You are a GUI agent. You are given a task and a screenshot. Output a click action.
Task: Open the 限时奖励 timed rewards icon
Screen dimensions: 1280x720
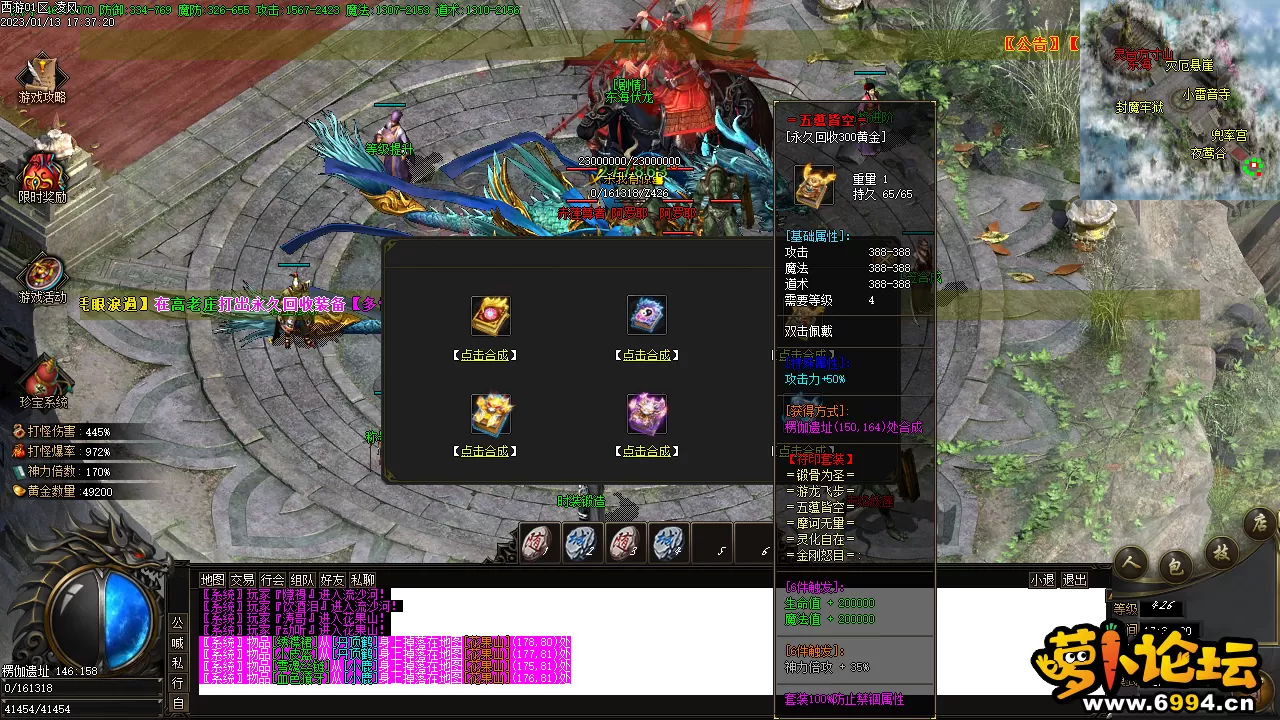42,177
